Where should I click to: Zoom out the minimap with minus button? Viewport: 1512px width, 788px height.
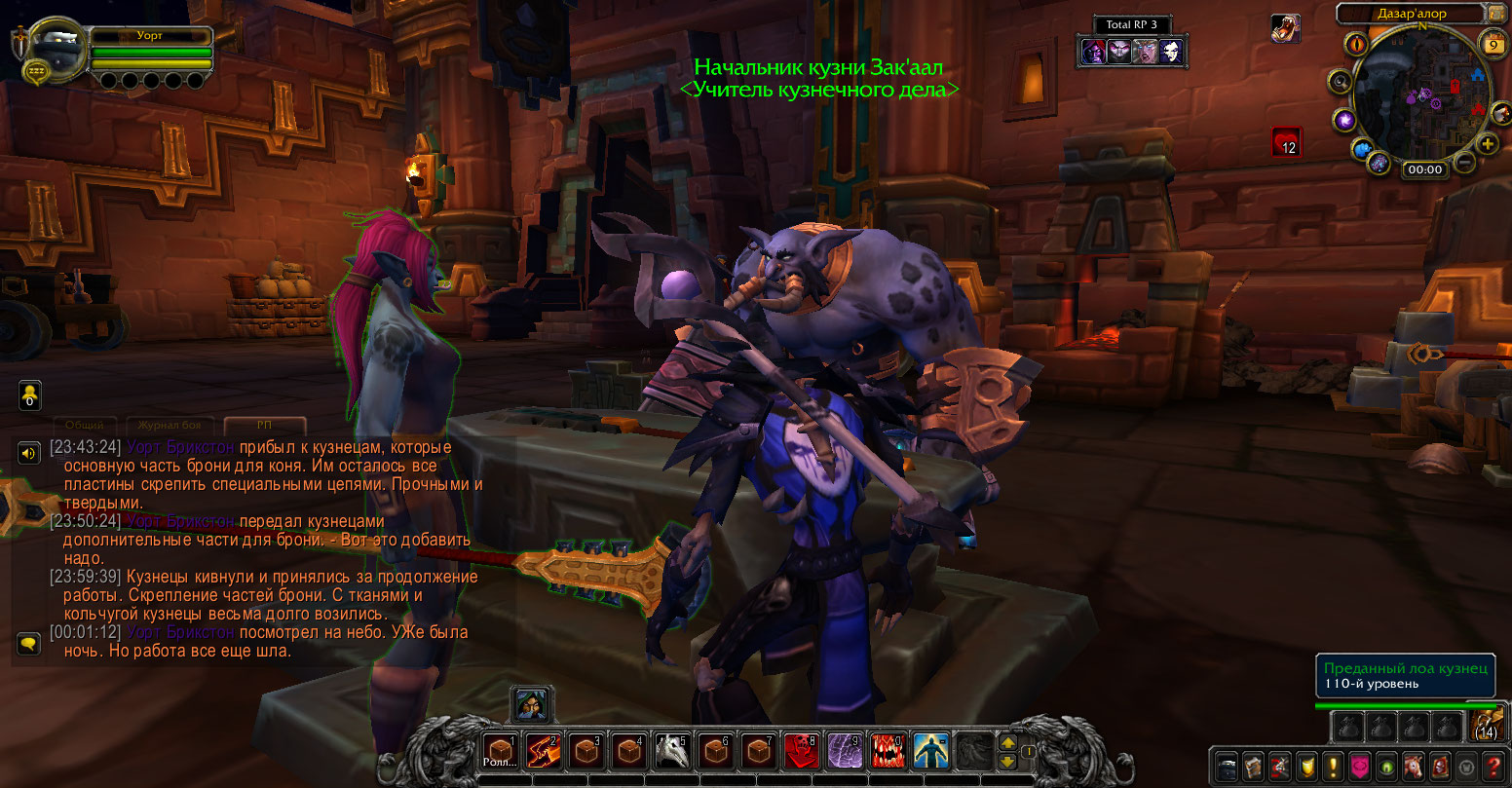(1463, 164)
